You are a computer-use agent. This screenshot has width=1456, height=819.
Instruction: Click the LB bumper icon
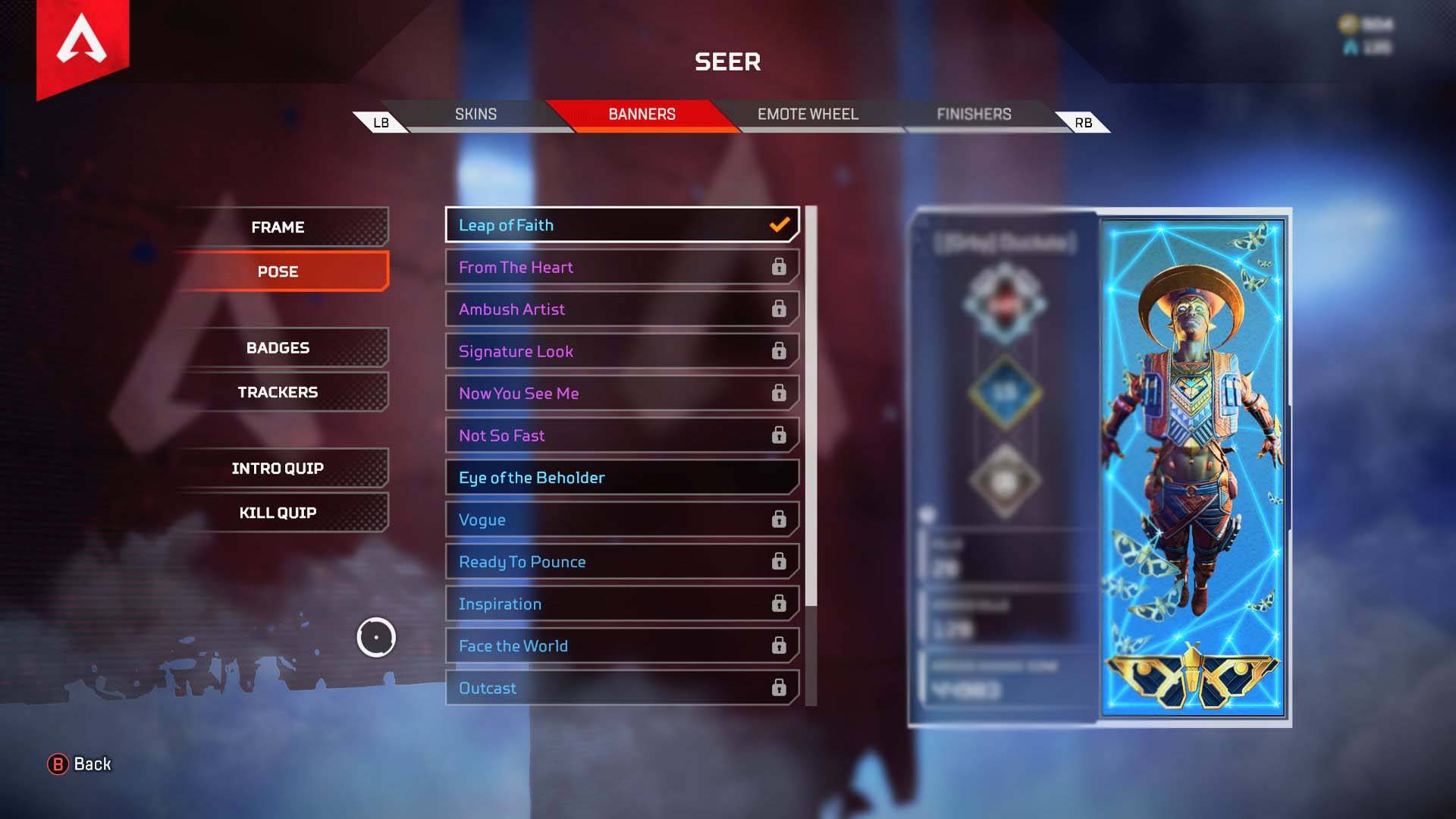coord(382,121)
